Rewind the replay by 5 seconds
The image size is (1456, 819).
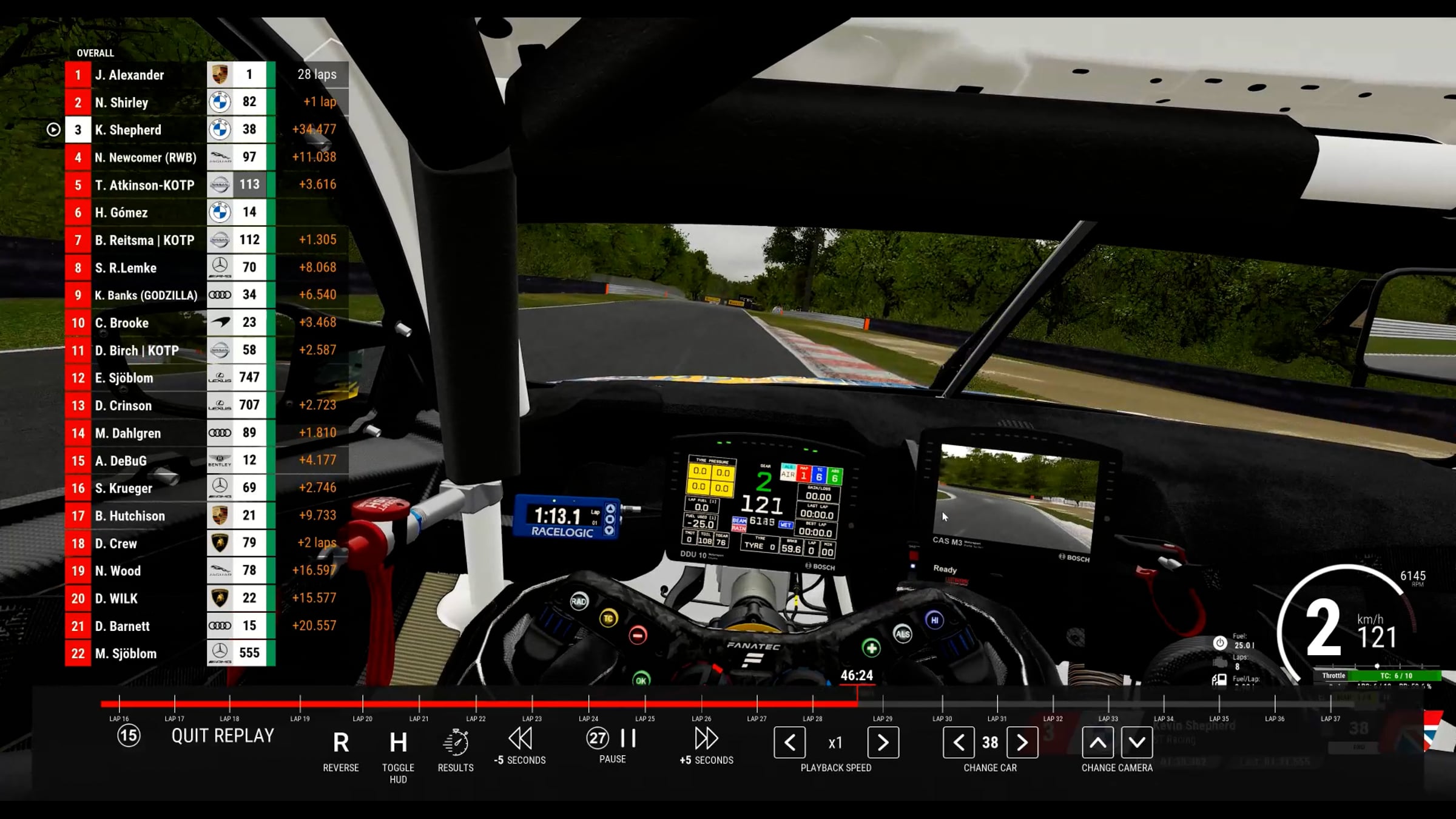pyautogui.click(x=520, y=740)
